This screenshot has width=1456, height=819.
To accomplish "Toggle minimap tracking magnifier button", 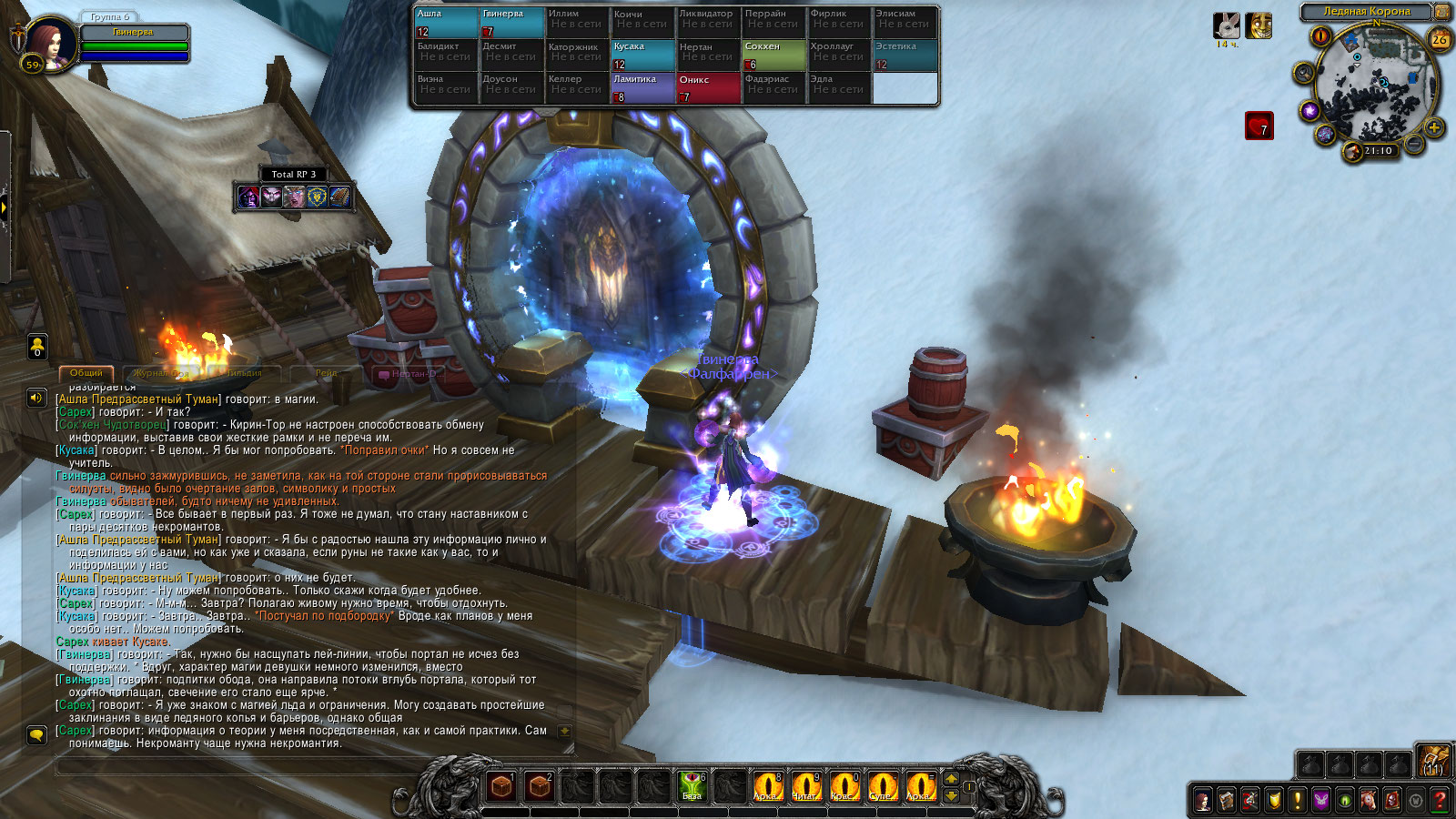I will (1304, 73).
